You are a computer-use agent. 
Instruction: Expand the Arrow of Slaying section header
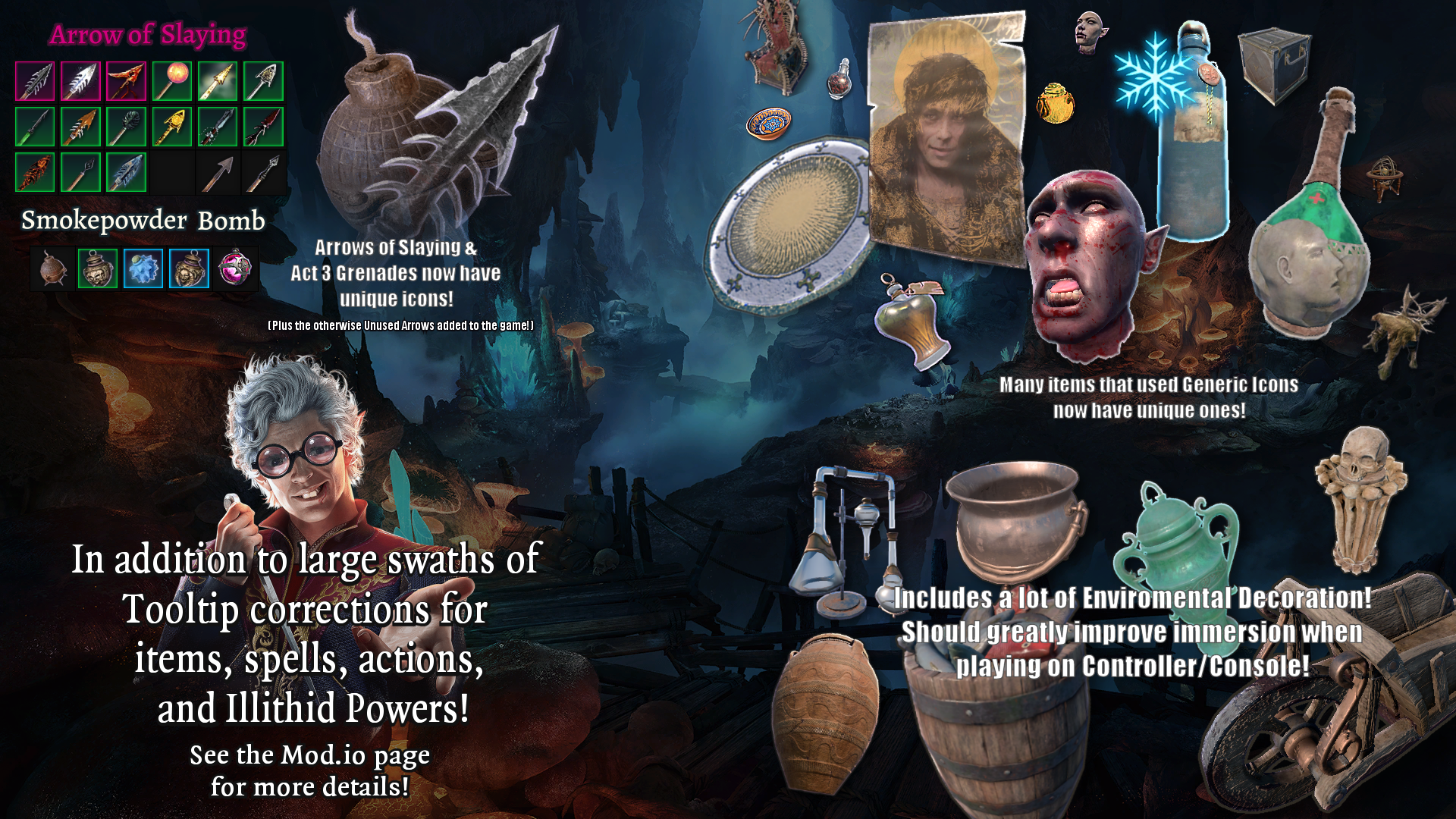pyautogui.click(x=147, y=33)
